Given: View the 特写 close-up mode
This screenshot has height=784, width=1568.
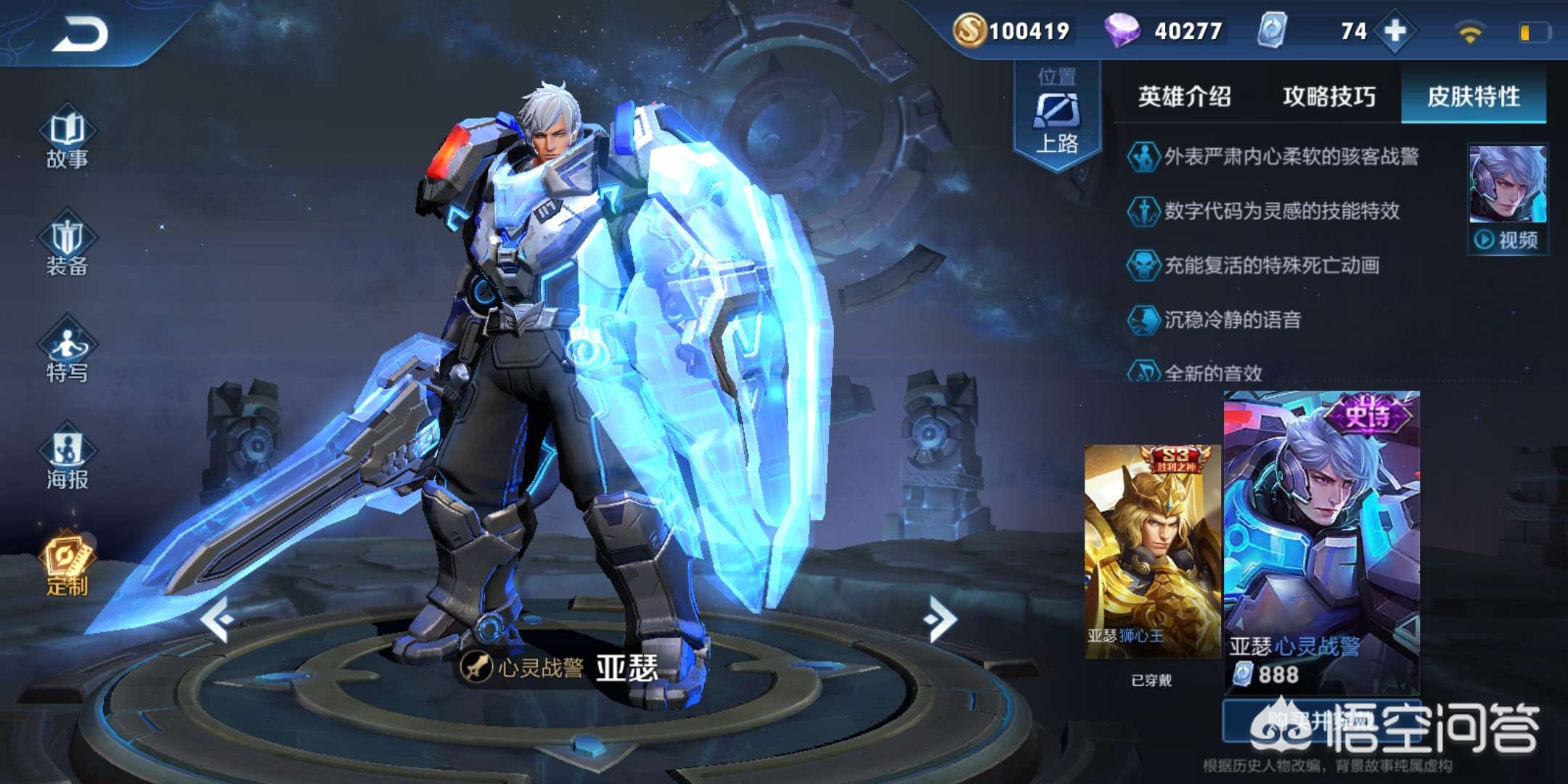Looking at the screenshot, I should 67,354.
